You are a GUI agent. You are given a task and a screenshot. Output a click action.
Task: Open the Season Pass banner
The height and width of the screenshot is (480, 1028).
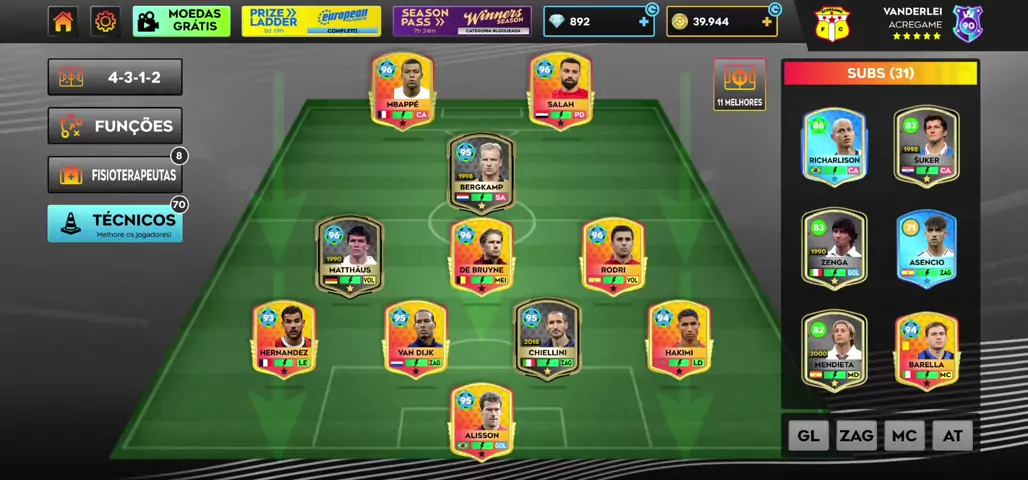point(461,21)
